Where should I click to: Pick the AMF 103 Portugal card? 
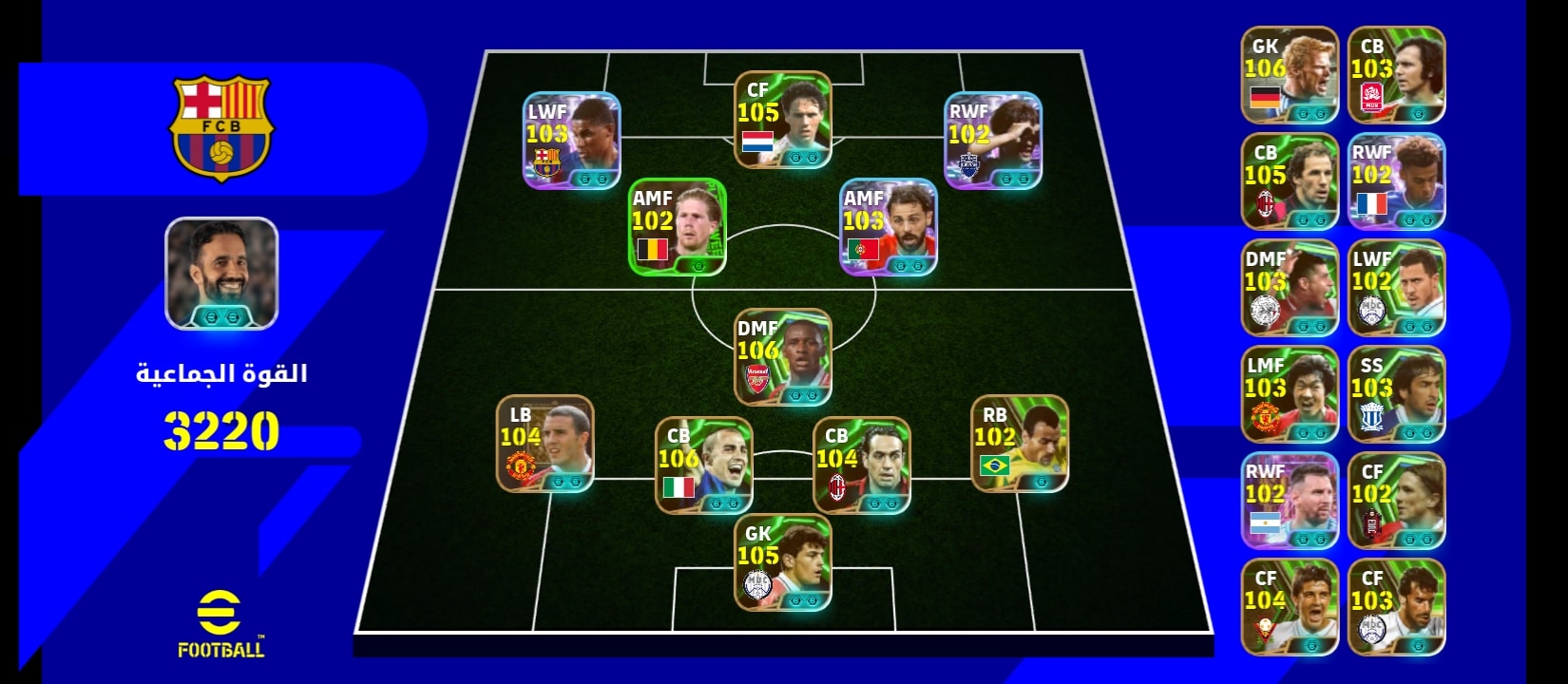[889, 227]
